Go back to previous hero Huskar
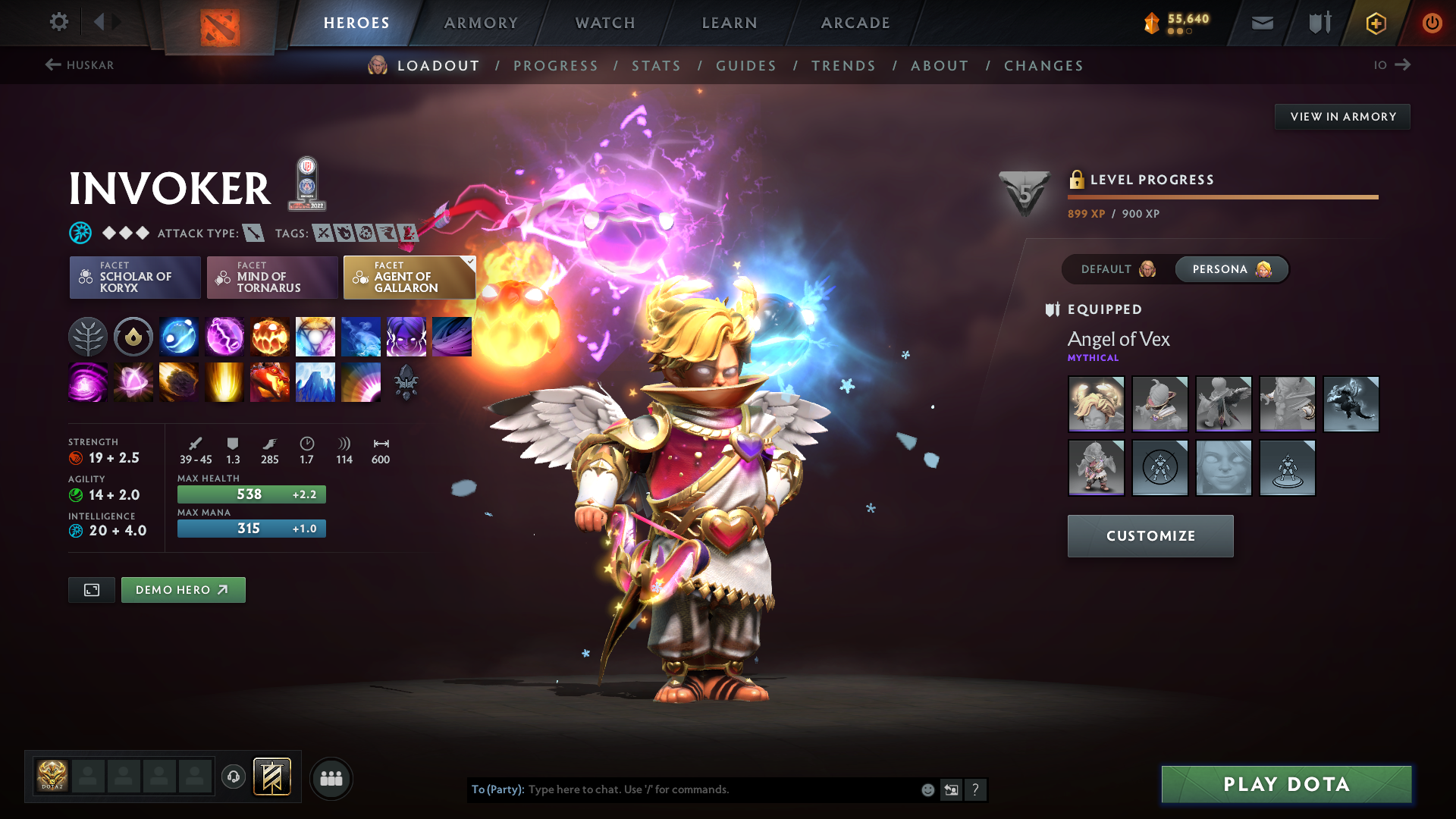 80,65
